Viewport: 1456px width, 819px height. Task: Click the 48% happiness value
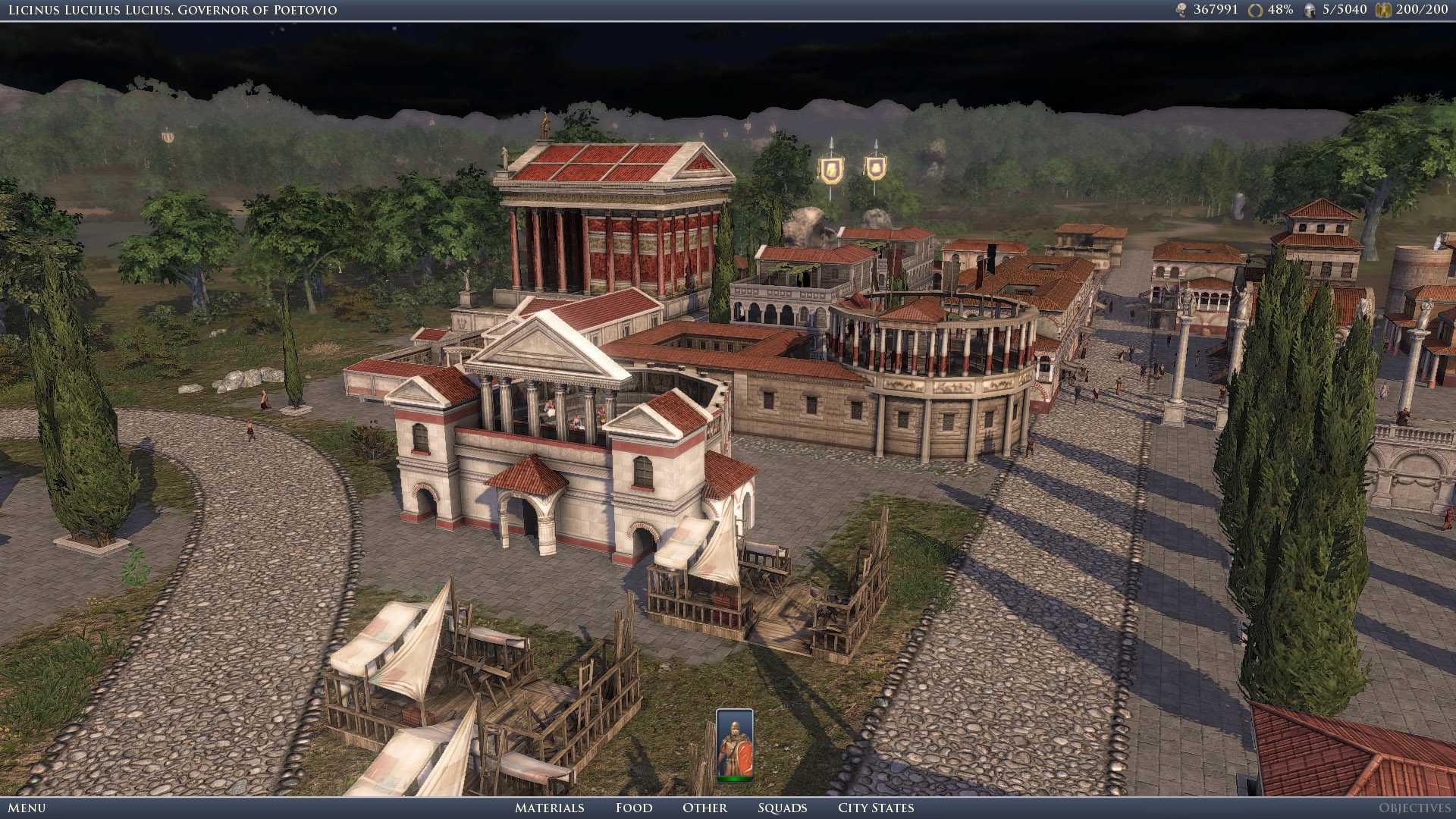[x=1280, y=10]
